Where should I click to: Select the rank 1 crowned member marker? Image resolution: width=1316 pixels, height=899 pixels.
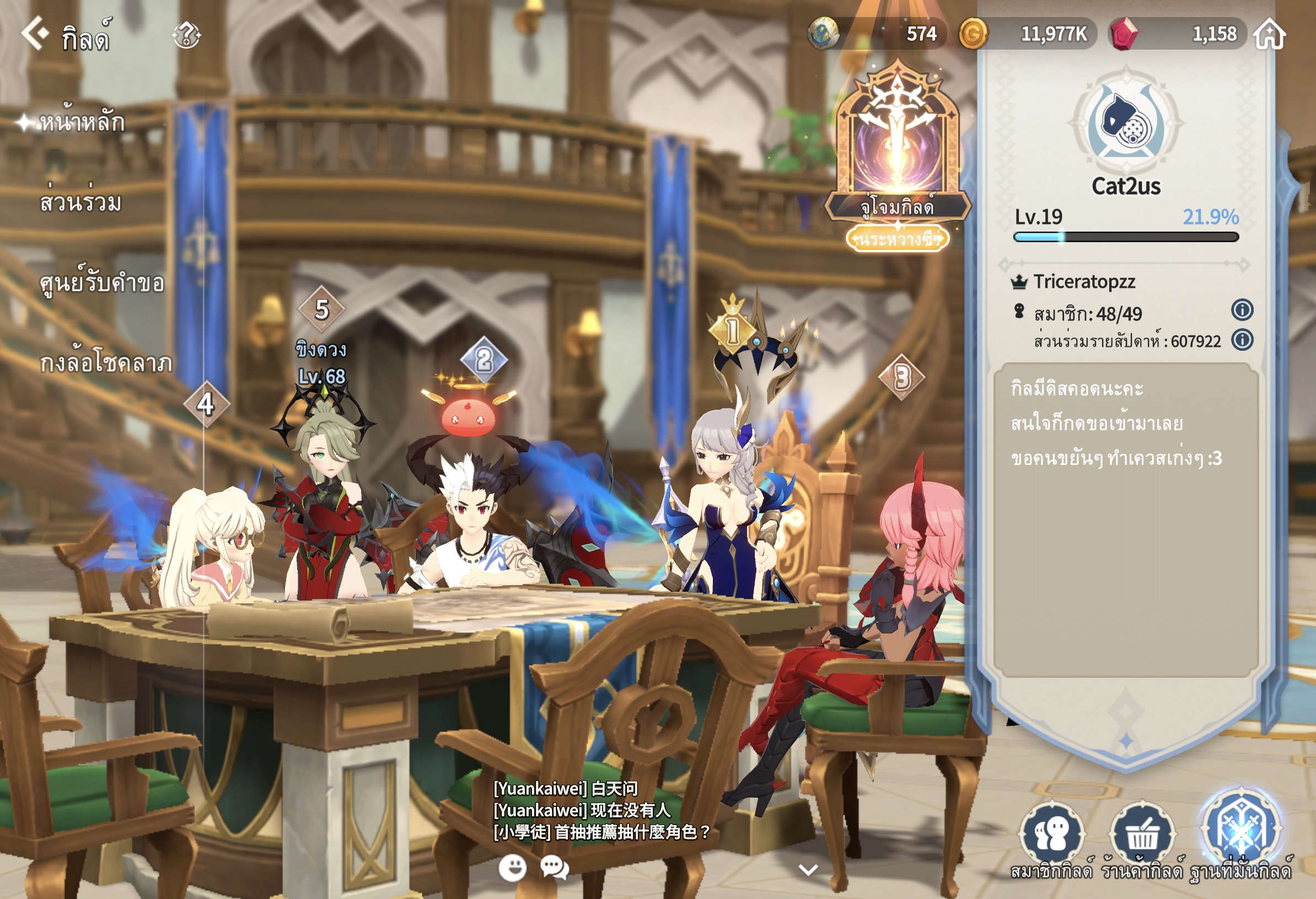[x=732, y=329]
